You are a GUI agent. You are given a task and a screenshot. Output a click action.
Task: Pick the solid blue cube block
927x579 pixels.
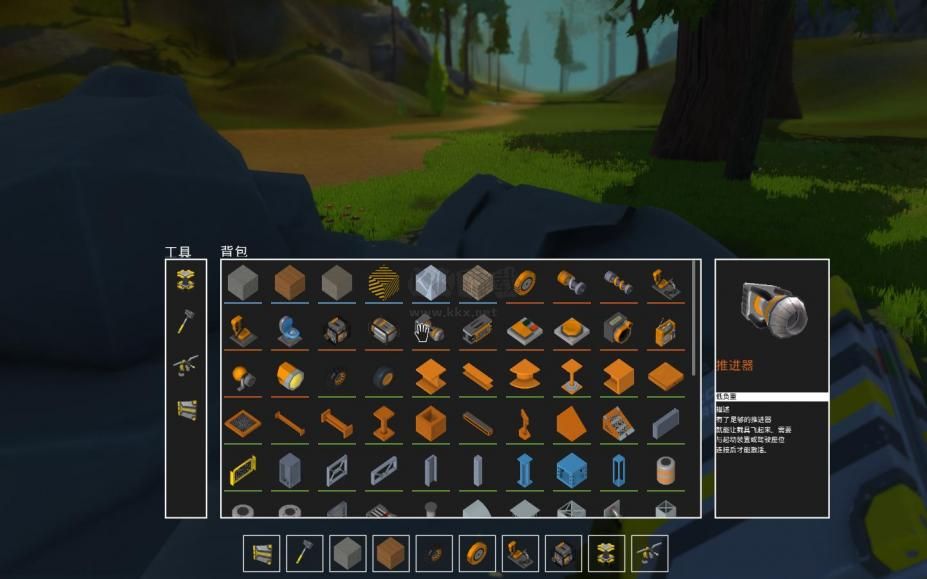571,468
